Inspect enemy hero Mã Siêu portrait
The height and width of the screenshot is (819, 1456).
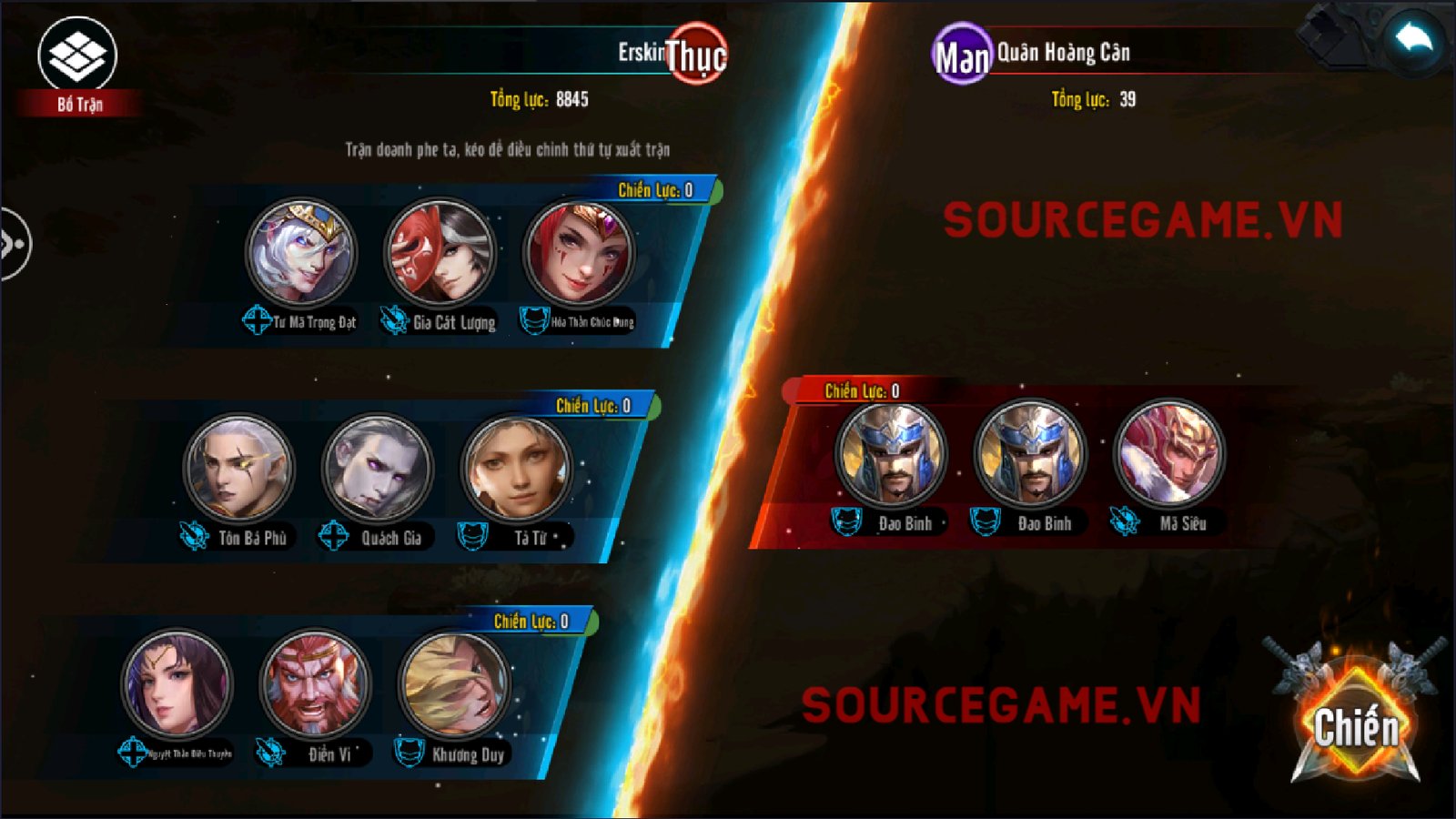point(1169,453)
